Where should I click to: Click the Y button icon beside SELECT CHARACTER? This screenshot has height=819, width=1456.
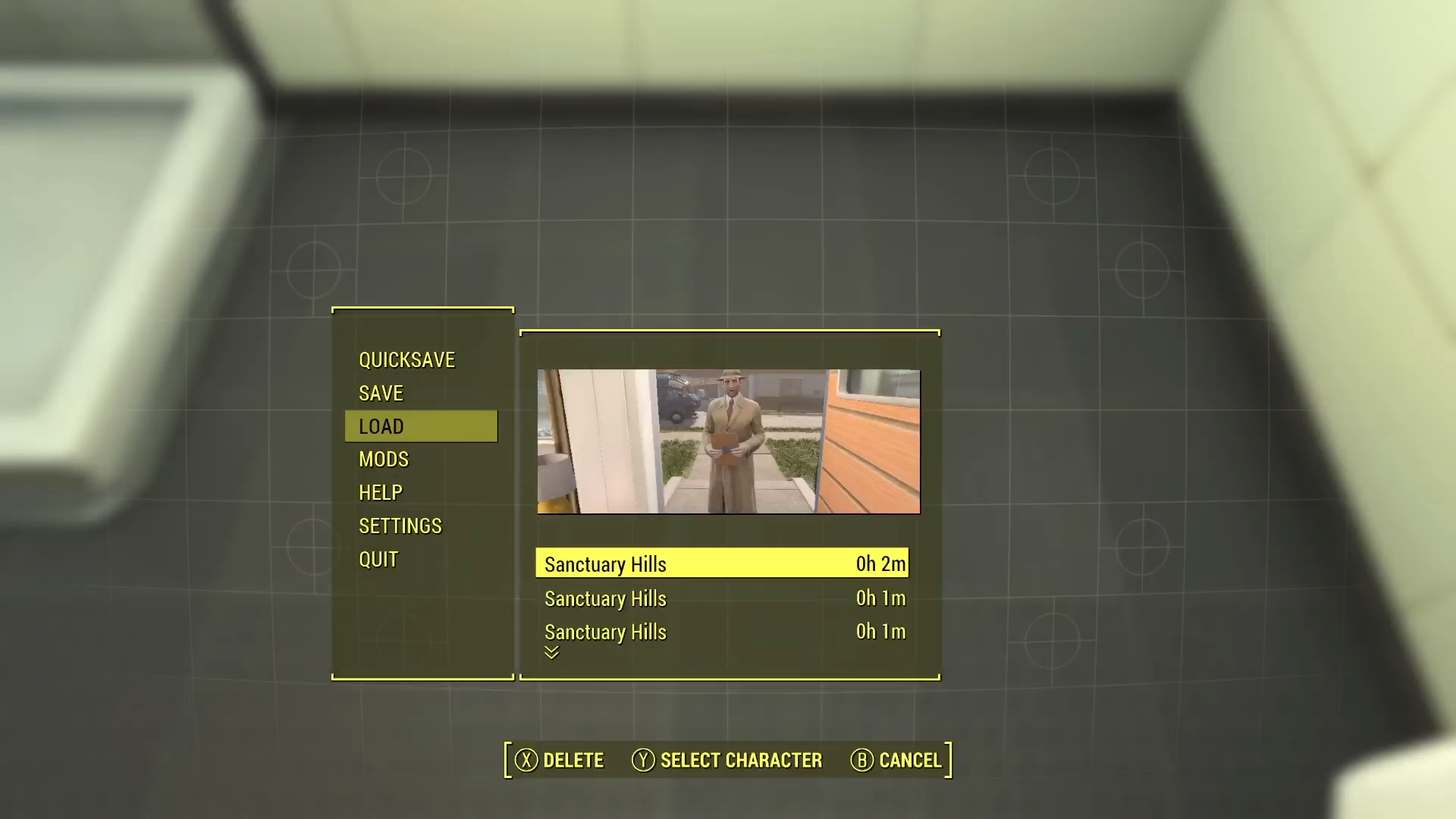(642, 760)
